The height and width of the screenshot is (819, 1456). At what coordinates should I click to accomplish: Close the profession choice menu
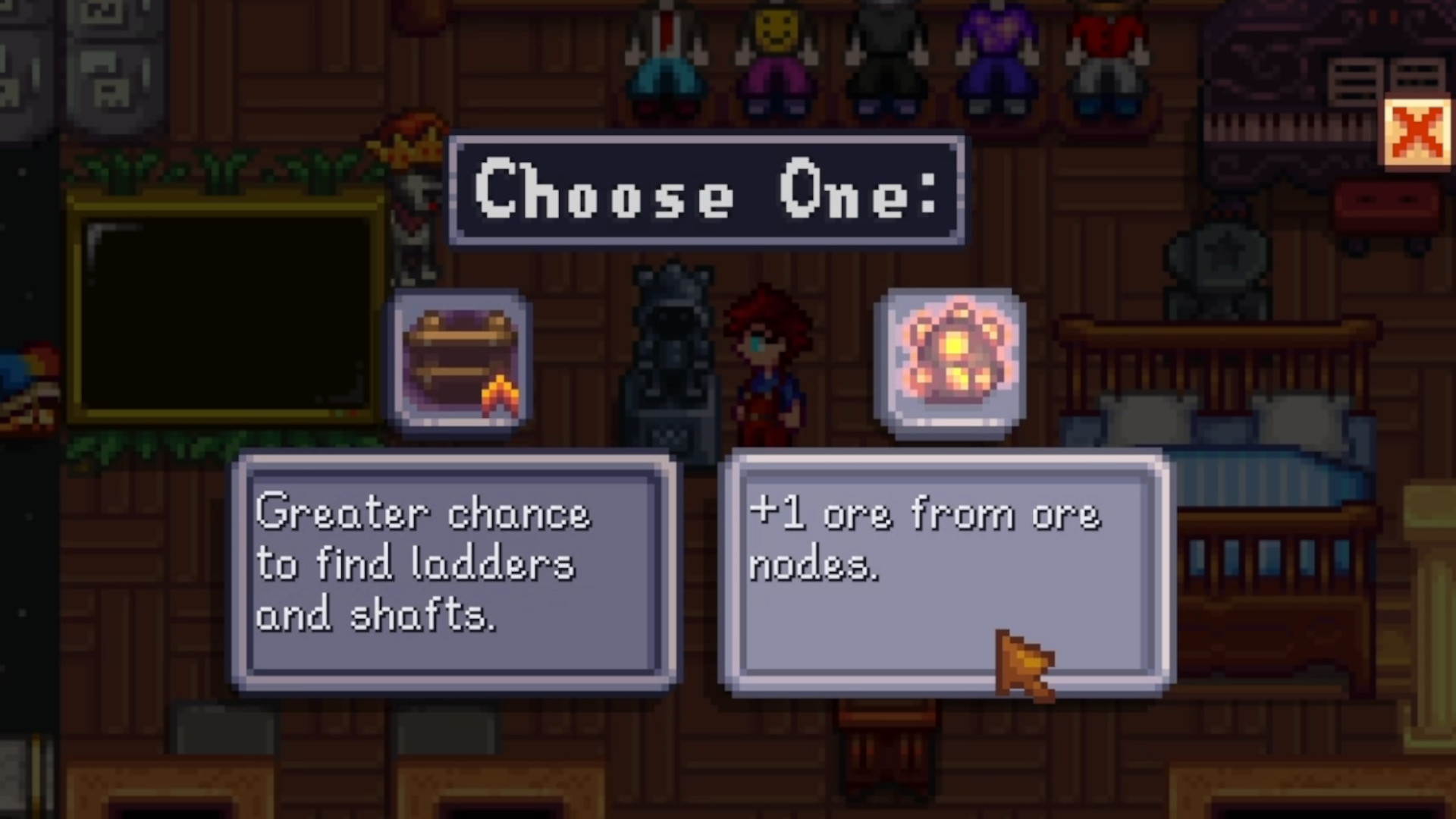point(1416,133)
